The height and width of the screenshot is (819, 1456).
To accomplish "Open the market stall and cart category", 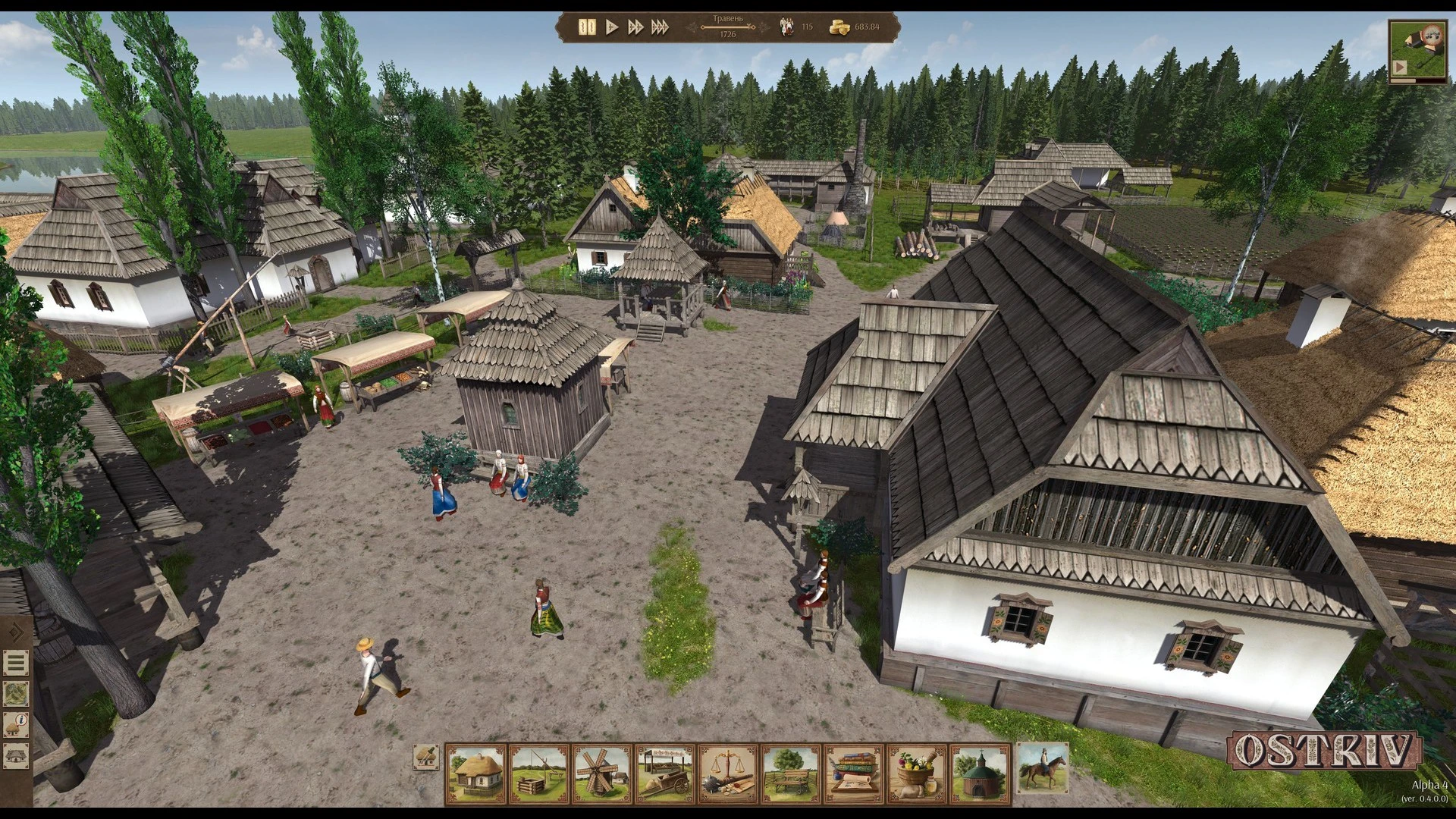I will (x=665, y=773).
